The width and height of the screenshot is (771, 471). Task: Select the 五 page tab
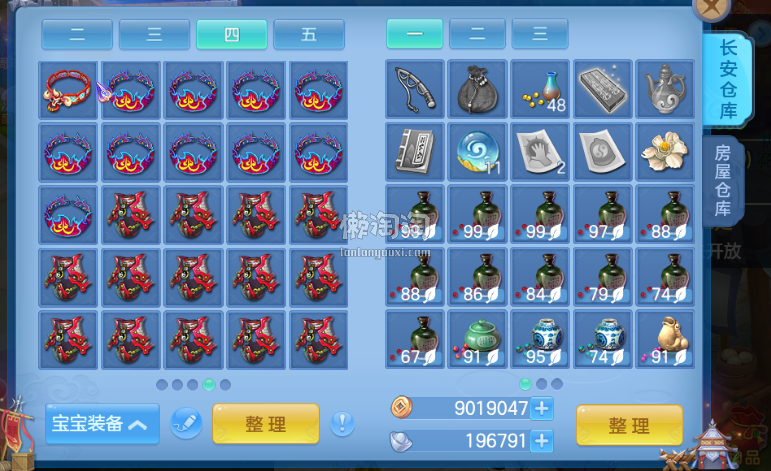(308, 34)
